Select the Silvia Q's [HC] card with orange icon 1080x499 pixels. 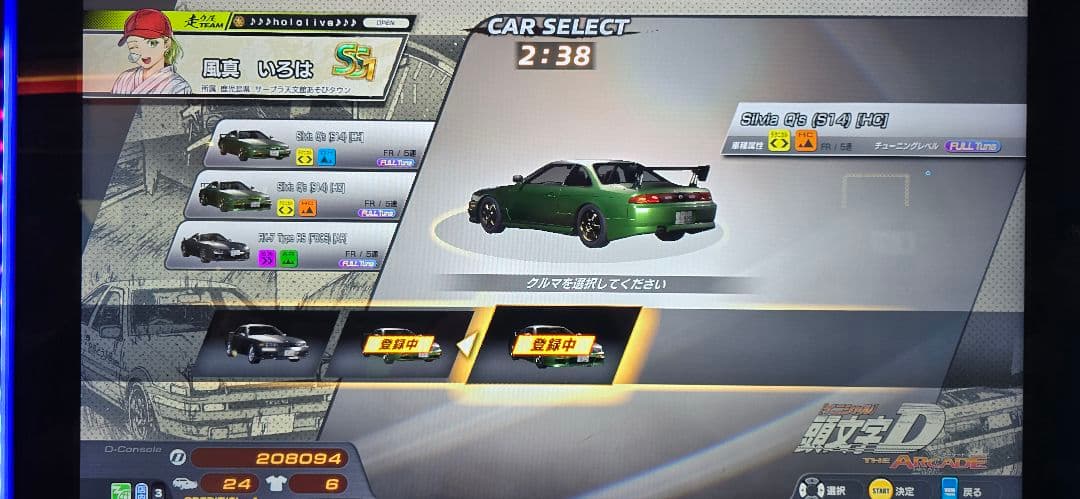click(x=303, y=195)
